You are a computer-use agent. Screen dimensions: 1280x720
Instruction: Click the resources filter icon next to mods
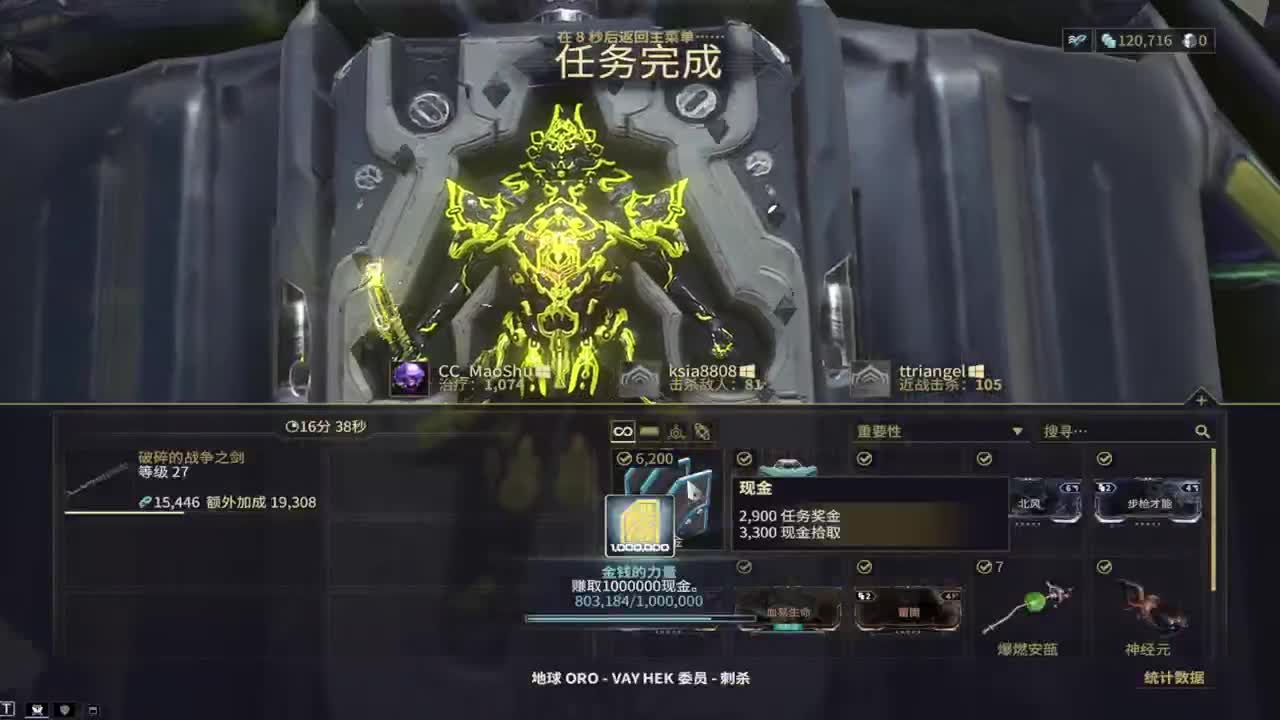pyautogui.click(x=702, y=431)
